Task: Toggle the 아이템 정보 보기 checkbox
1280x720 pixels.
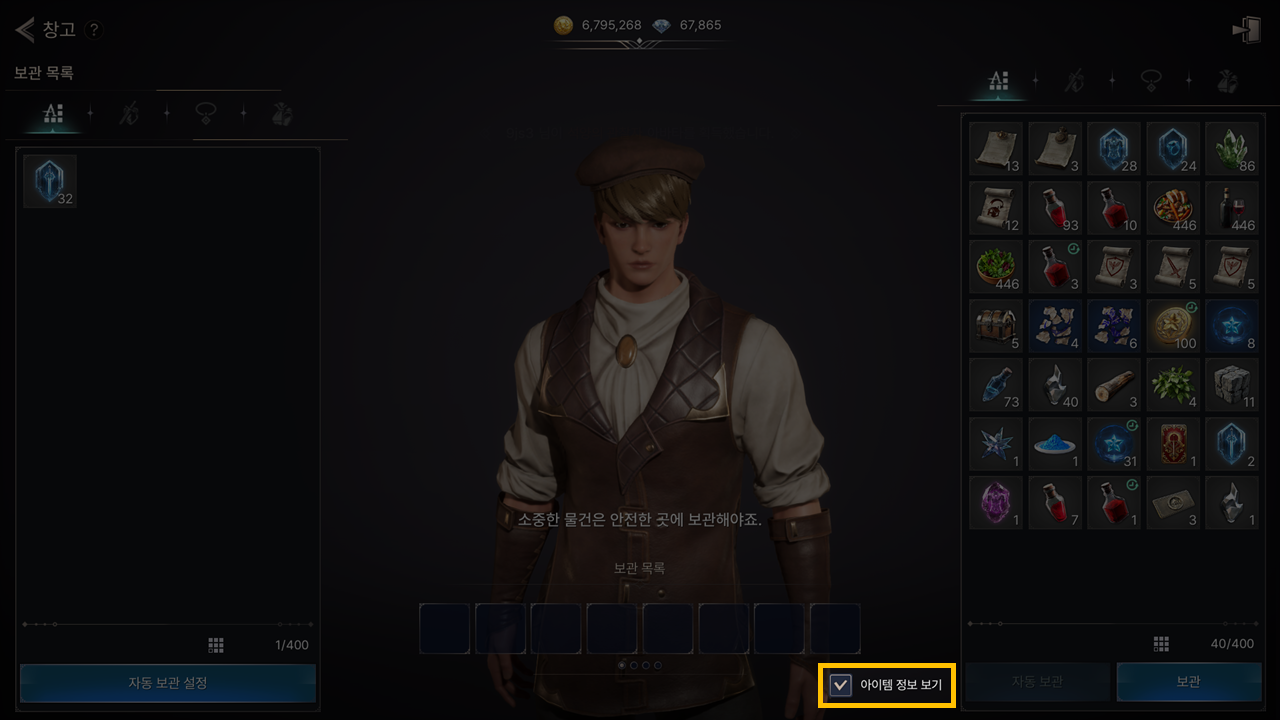Action: (842, 685)
